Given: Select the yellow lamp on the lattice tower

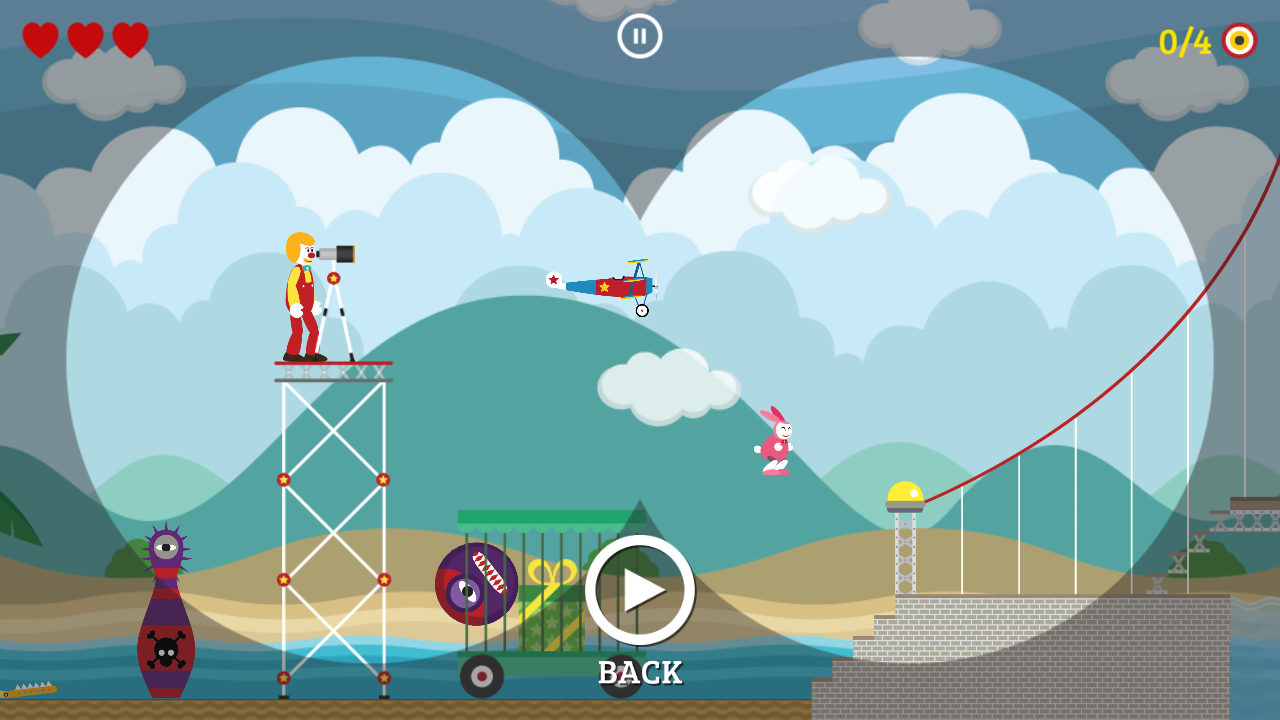Looking at the screenshot, I should tap(903, 492).
